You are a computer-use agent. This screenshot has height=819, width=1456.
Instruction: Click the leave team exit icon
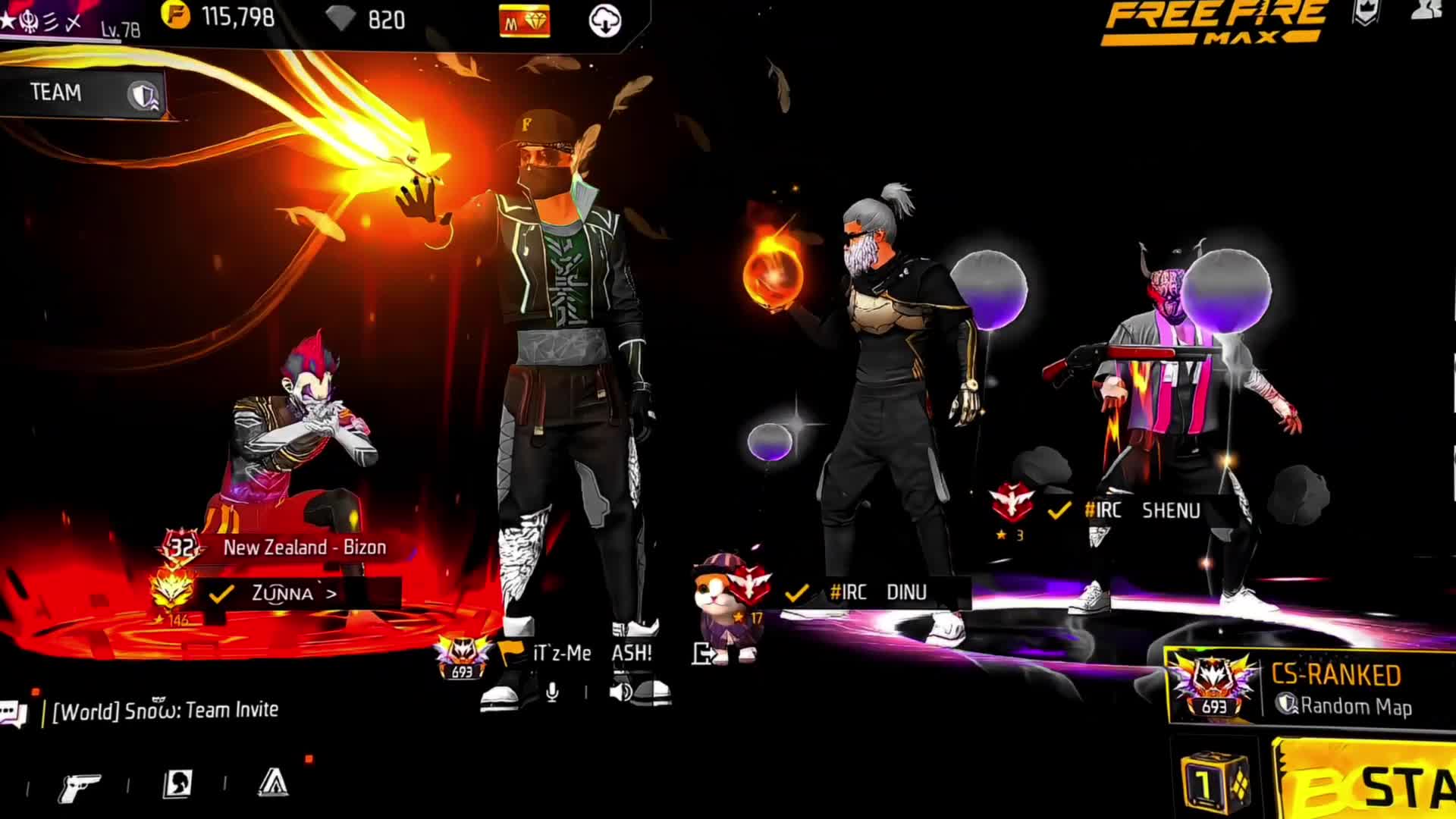(x=701, y=653)
